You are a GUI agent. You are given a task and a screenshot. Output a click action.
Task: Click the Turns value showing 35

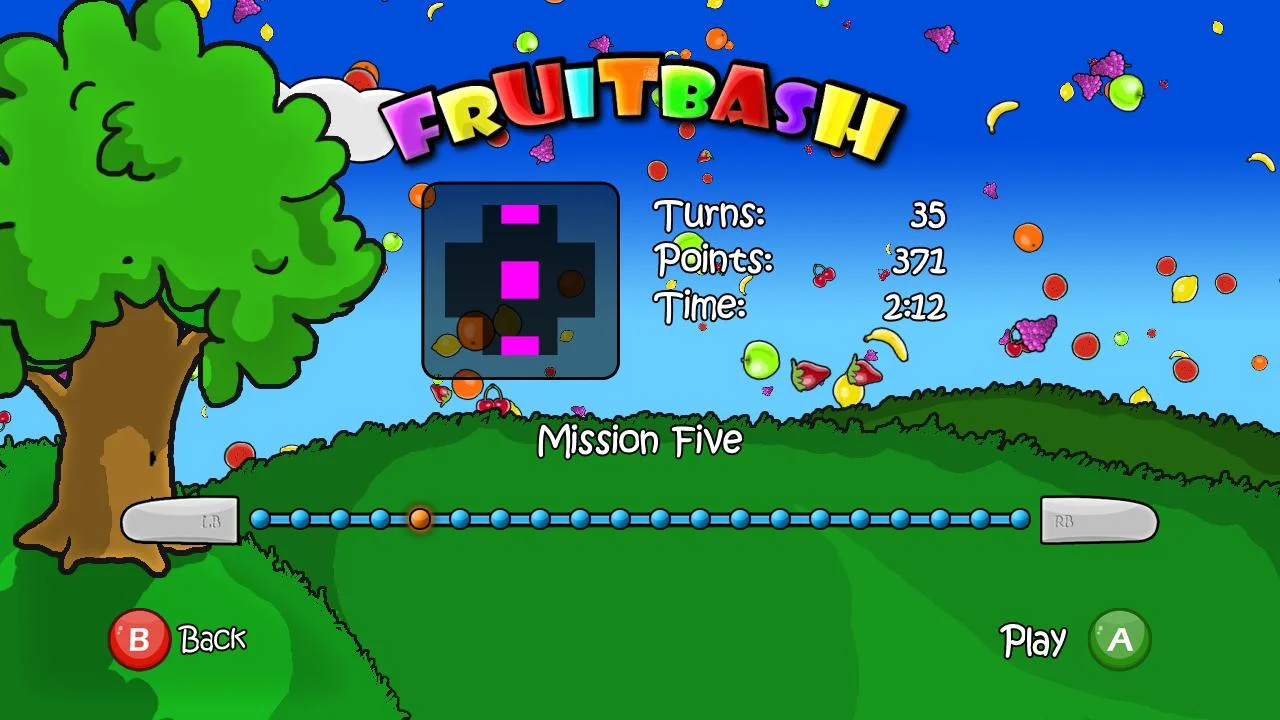[928, 214]
